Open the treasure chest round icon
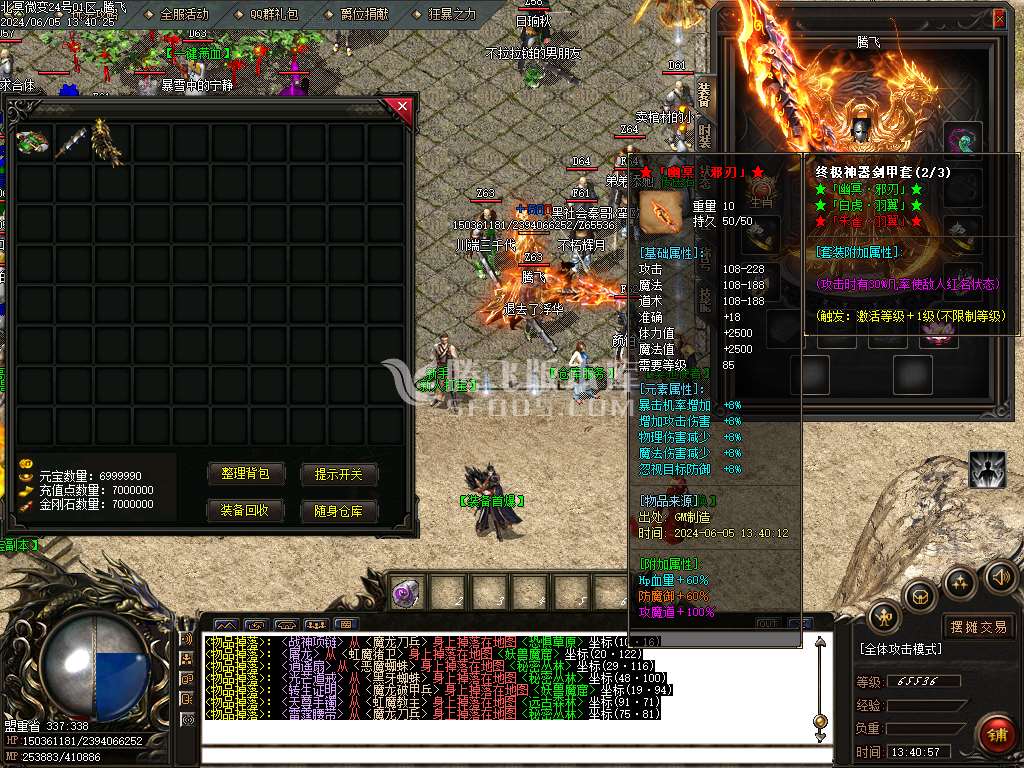This screenshot has width=1024, height=768. (x=920, y=596)
